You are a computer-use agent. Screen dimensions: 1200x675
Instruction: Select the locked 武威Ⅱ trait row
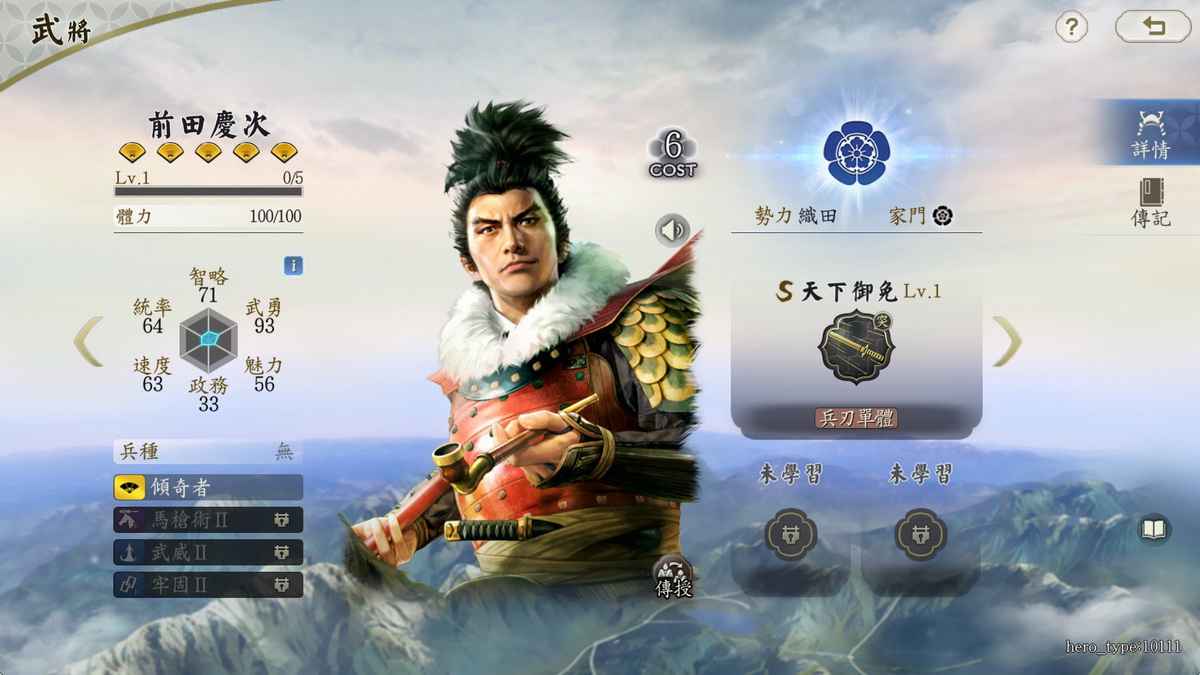pyautogui.click(x=208, y=552)
